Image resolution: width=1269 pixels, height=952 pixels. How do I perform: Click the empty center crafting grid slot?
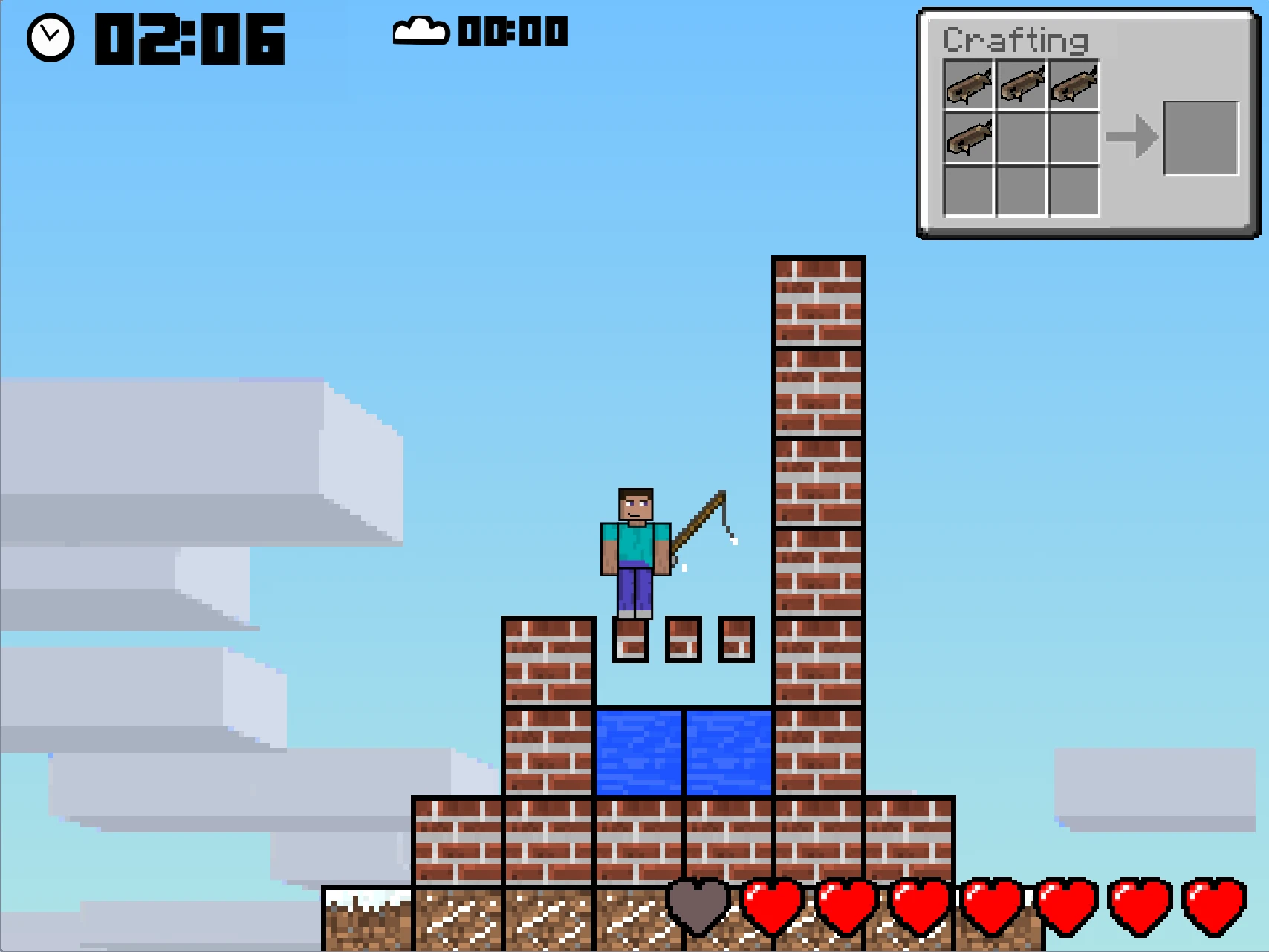pos(1020,138)
